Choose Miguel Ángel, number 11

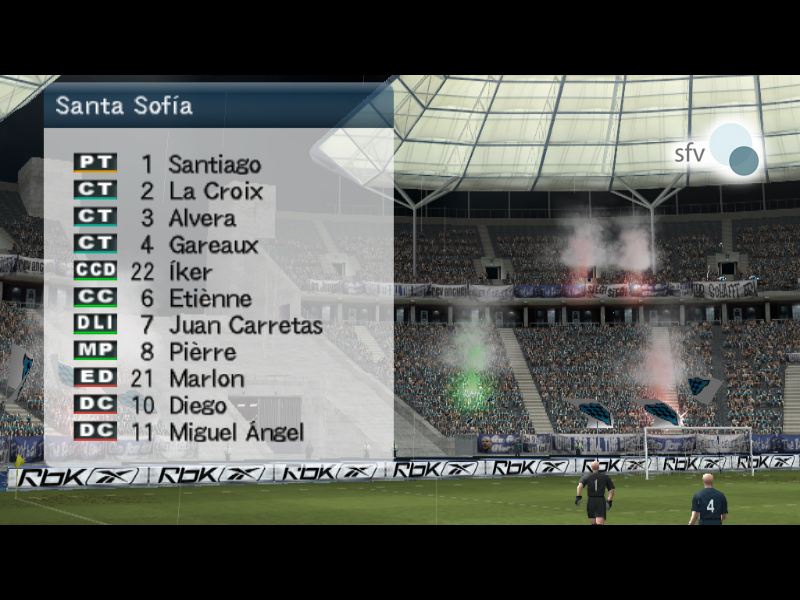(x=236, y=433)
